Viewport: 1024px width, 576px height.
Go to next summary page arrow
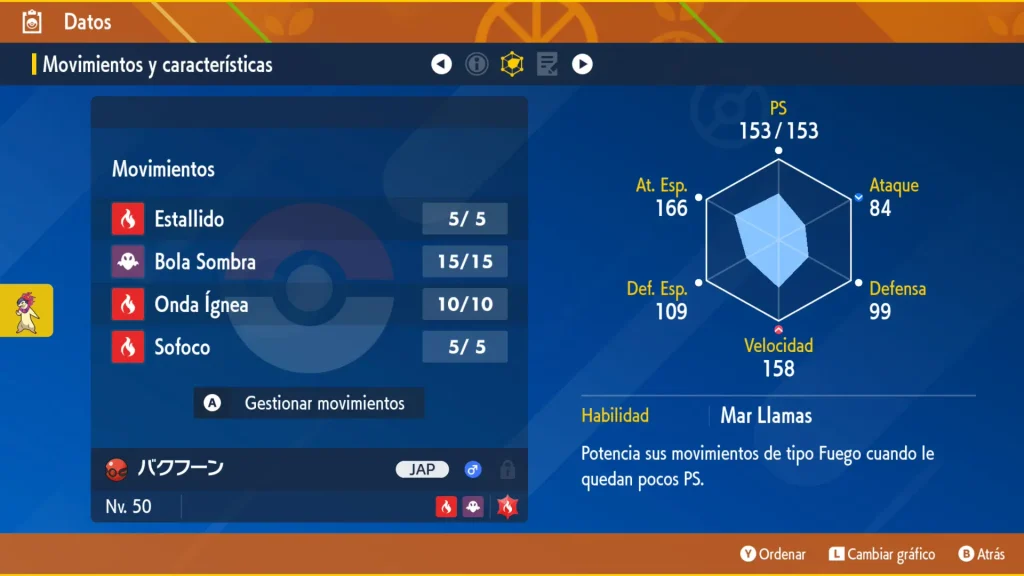pyautogui.click(x=582, y=65)
